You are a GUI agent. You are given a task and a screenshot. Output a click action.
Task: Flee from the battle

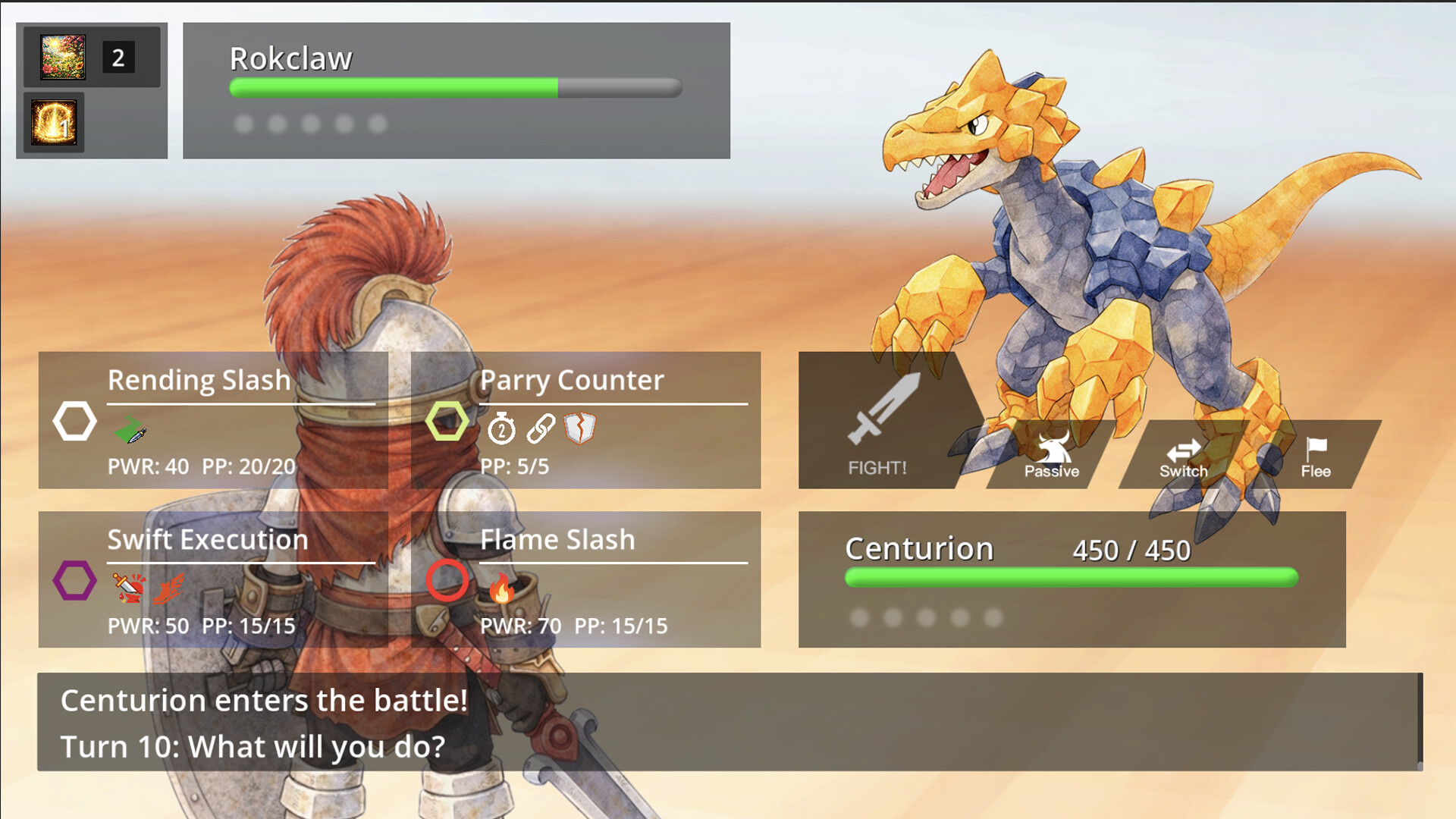[x=1316, y=457]
